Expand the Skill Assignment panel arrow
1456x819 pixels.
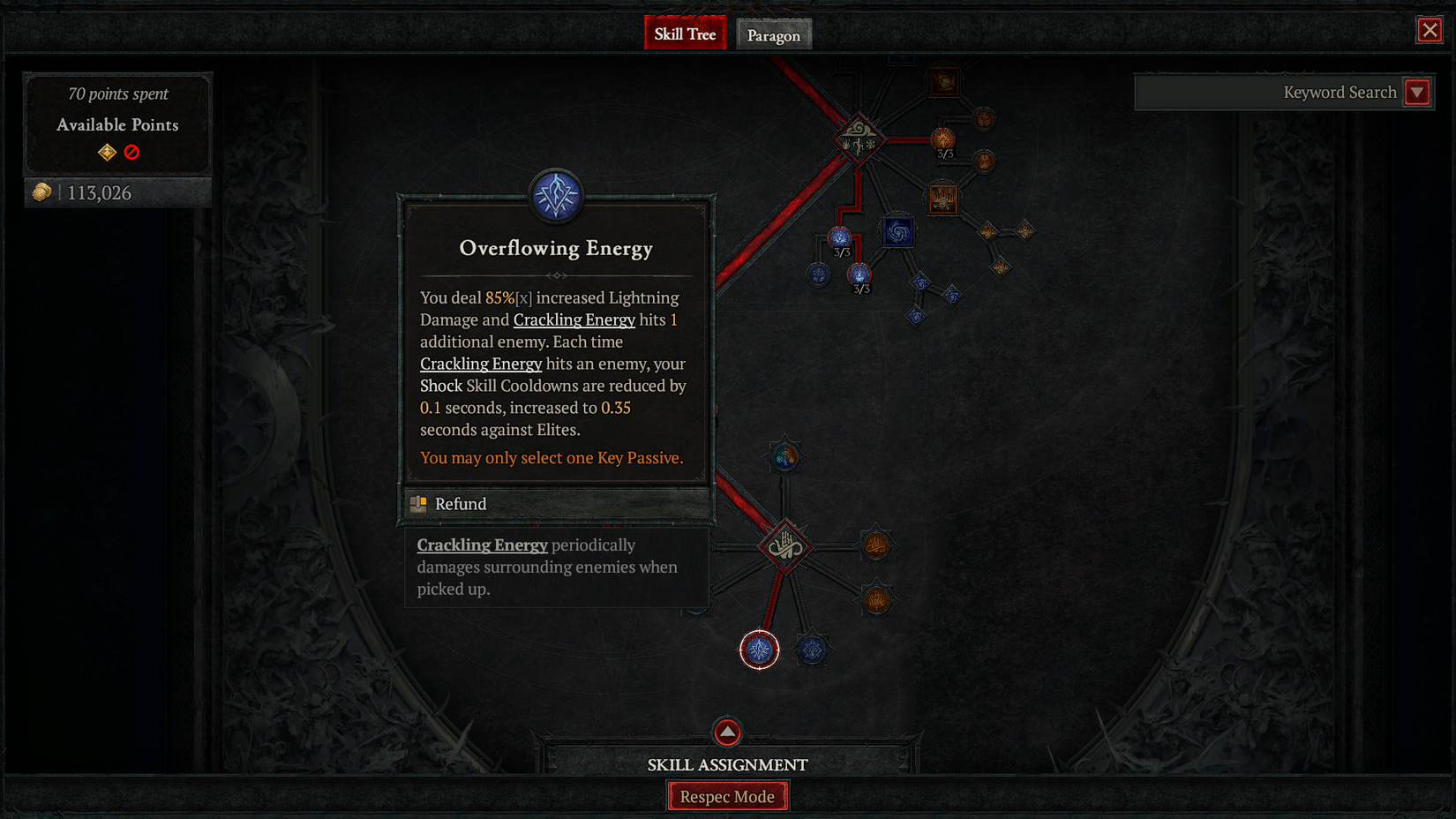tap(726, 733)
